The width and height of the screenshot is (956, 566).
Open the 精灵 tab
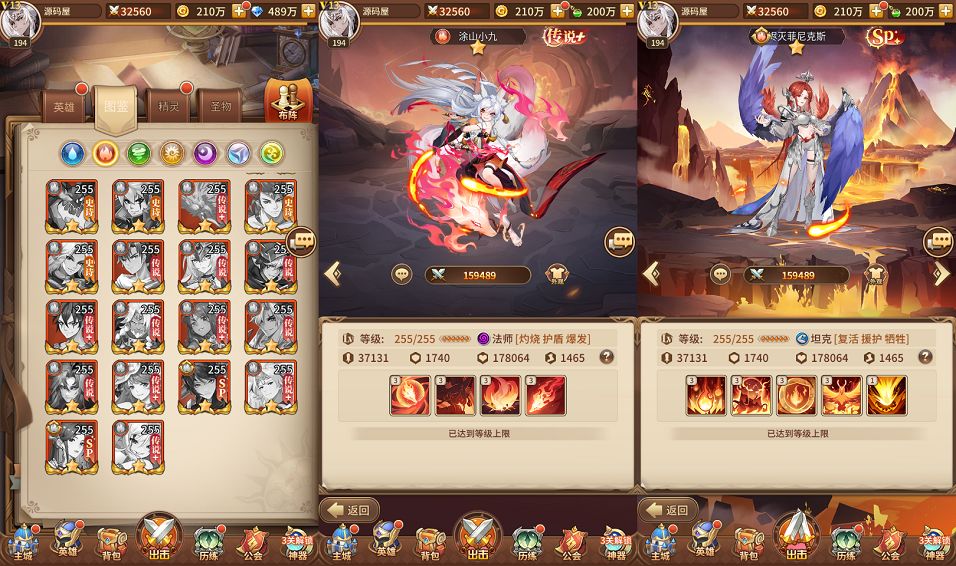coord(168,107)
